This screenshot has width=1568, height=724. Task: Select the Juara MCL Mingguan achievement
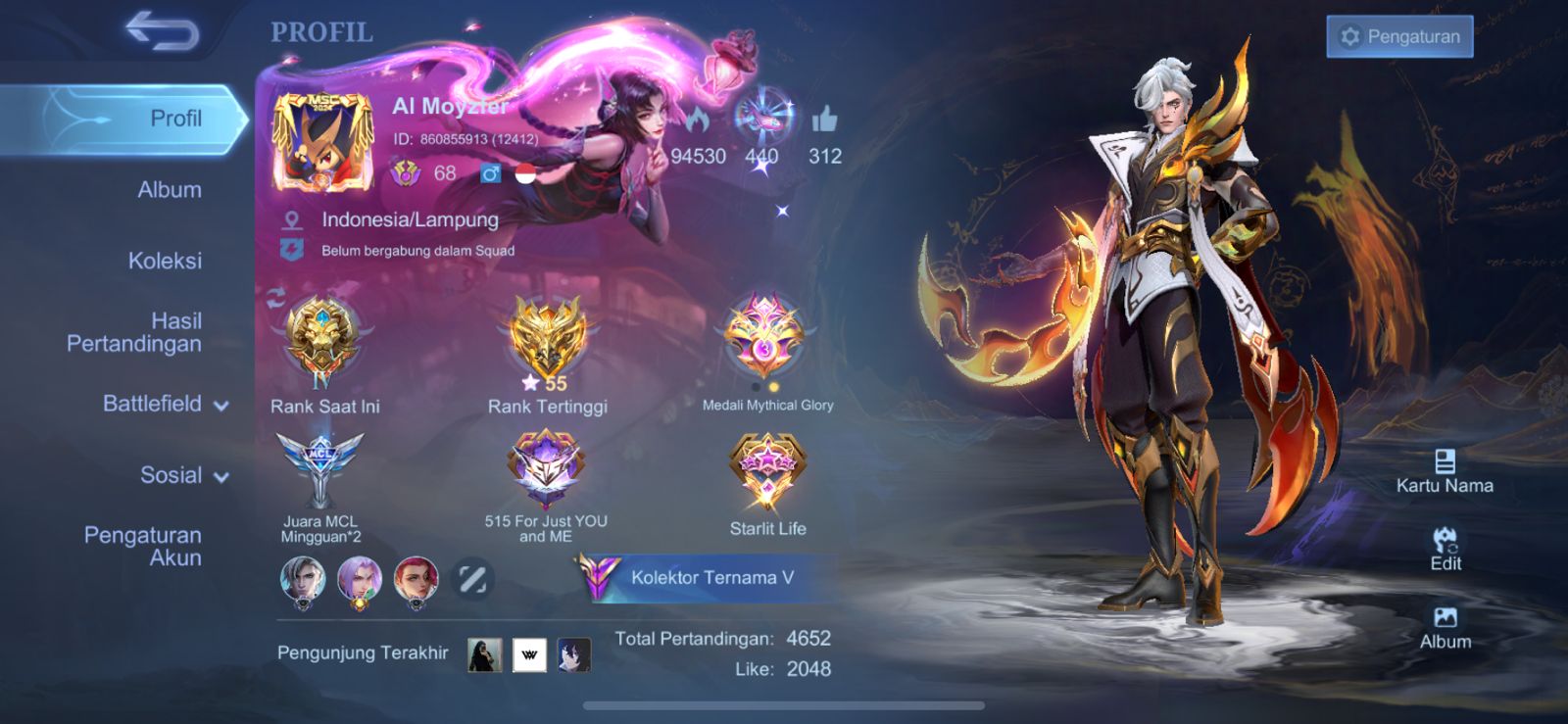[x=320, y=470]
